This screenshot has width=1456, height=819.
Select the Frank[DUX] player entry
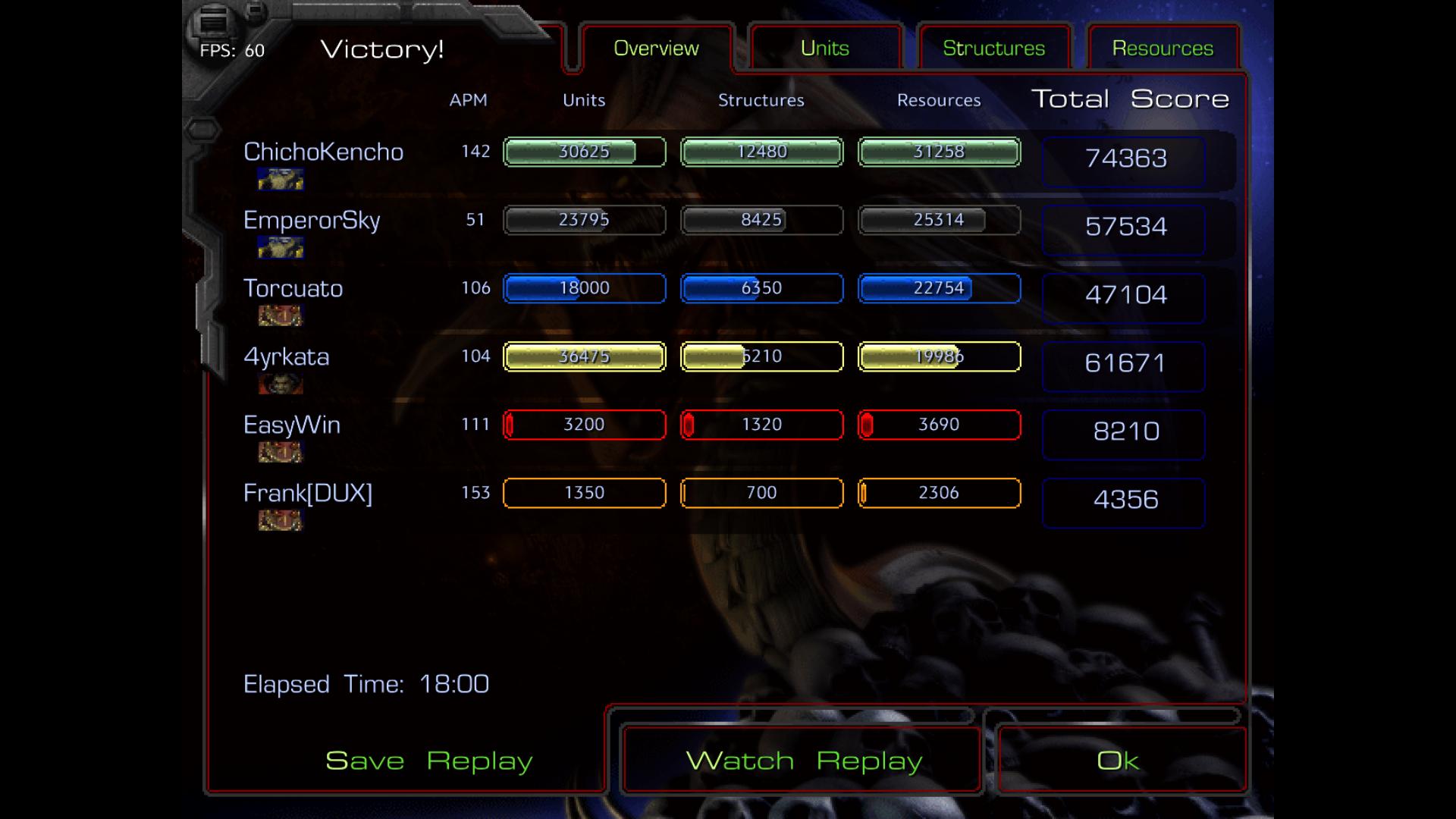pyautogui.click(x=307, y=493)
